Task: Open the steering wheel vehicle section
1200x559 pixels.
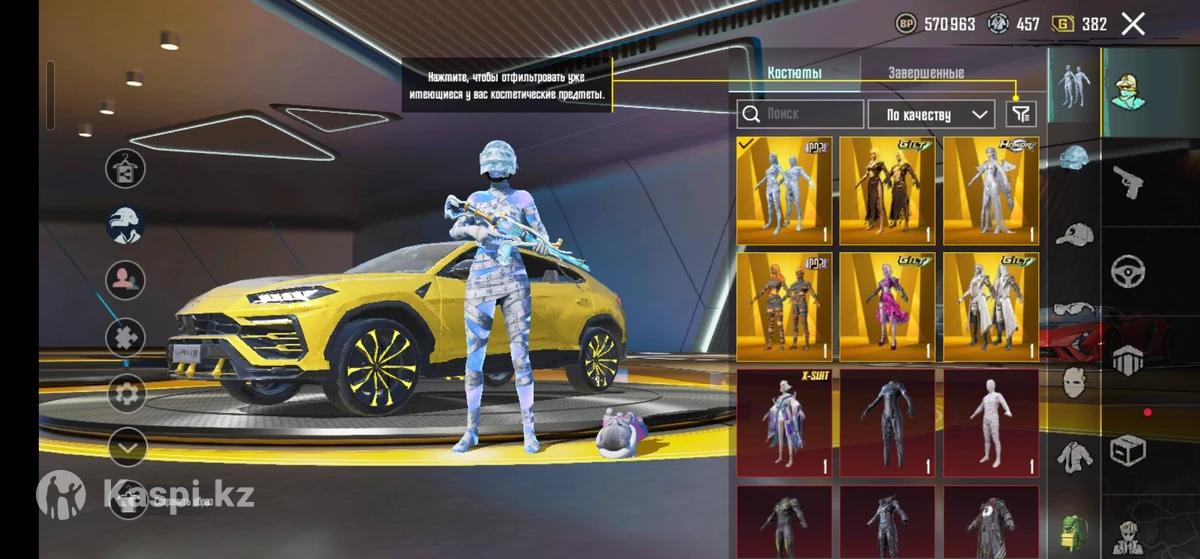Action: [1129, 272]
